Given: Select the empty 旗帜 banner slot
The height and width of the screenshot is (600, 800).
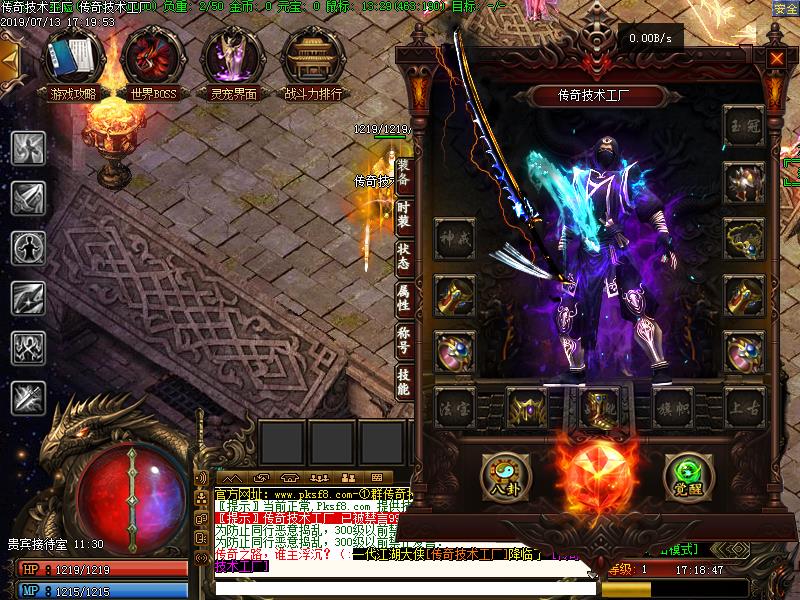Looking at the screenshot, I should tap(673, 409).
